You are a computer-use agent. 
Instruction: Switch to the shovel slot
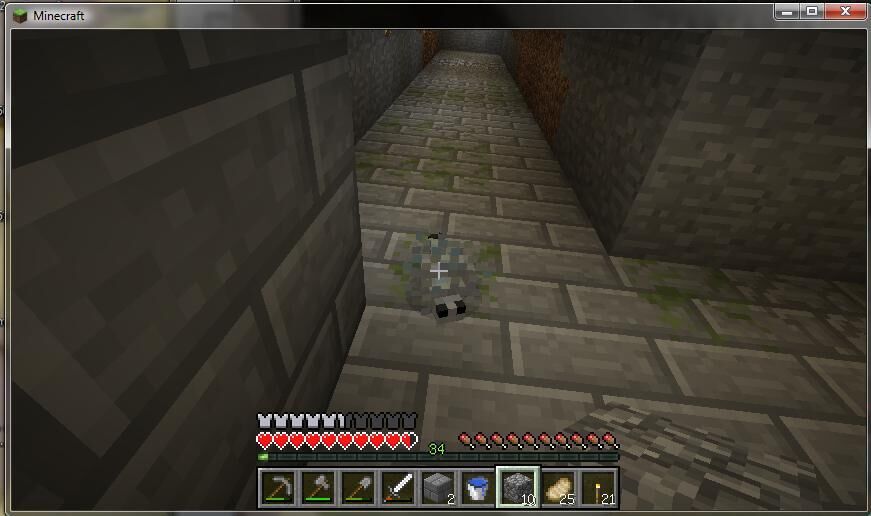(358, 487)
